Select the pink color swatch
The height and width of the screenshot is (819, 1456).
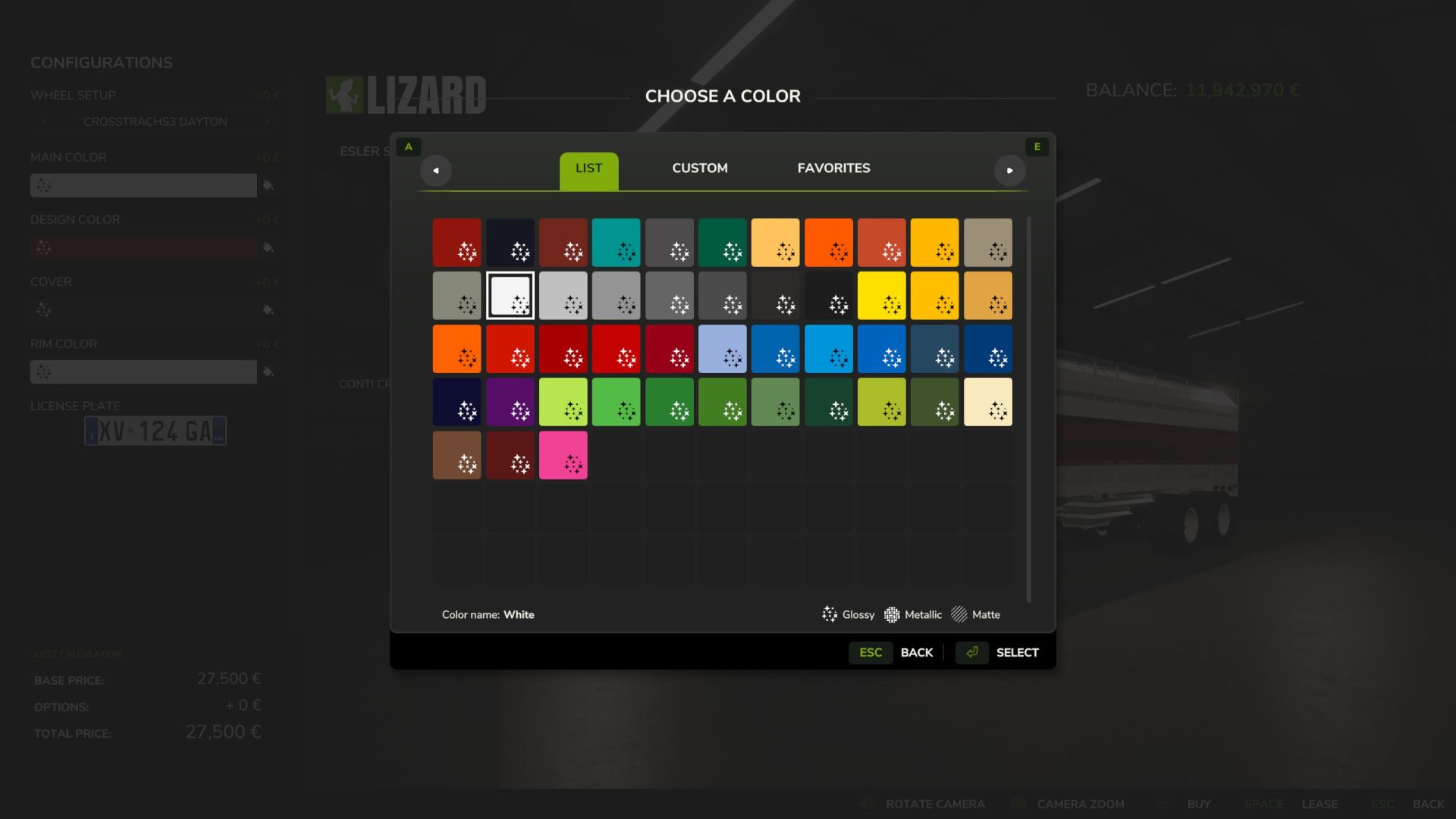(x=563, y=455)
